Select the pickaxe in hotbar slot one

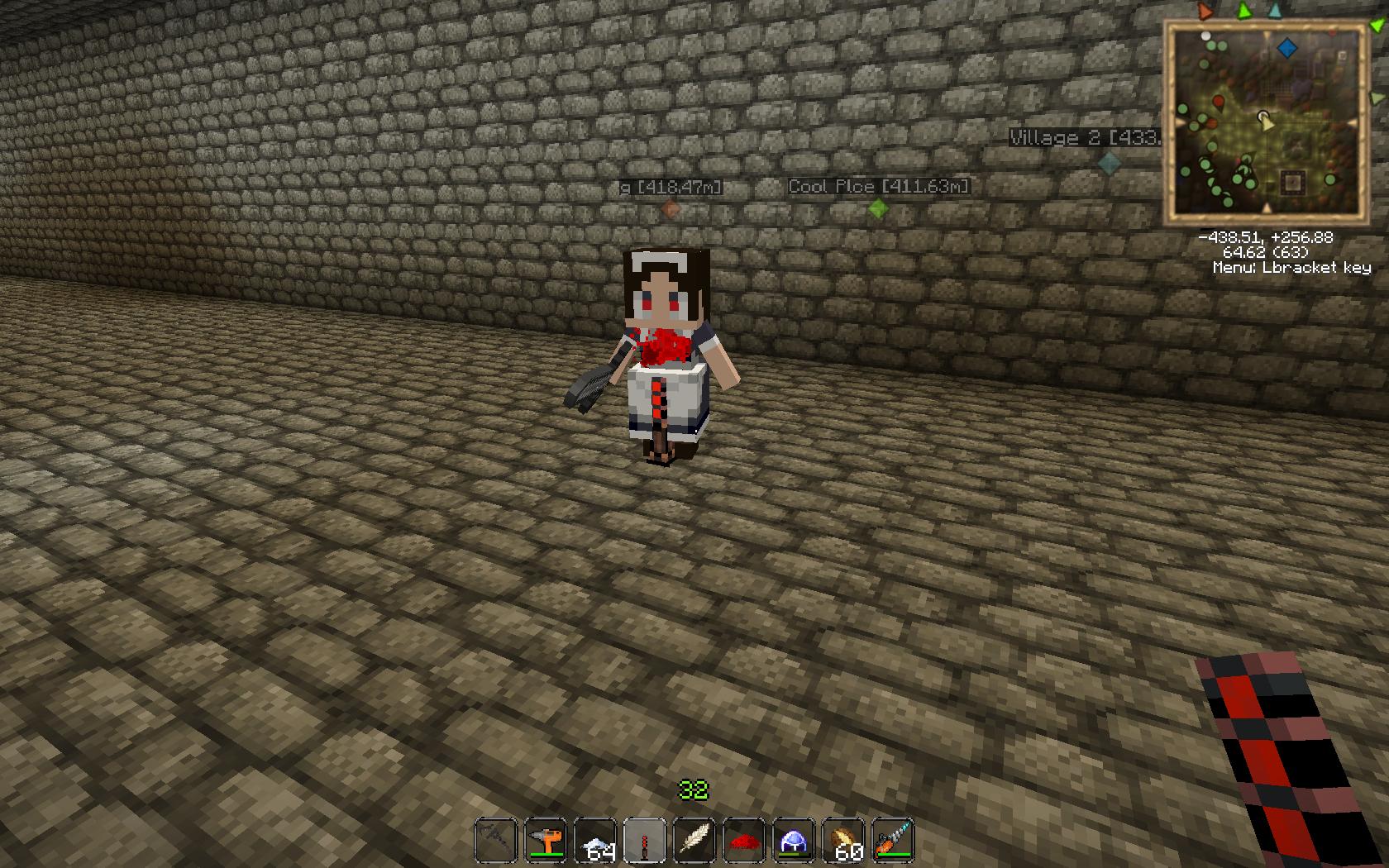pyautogui.click(x=496, y=837)
